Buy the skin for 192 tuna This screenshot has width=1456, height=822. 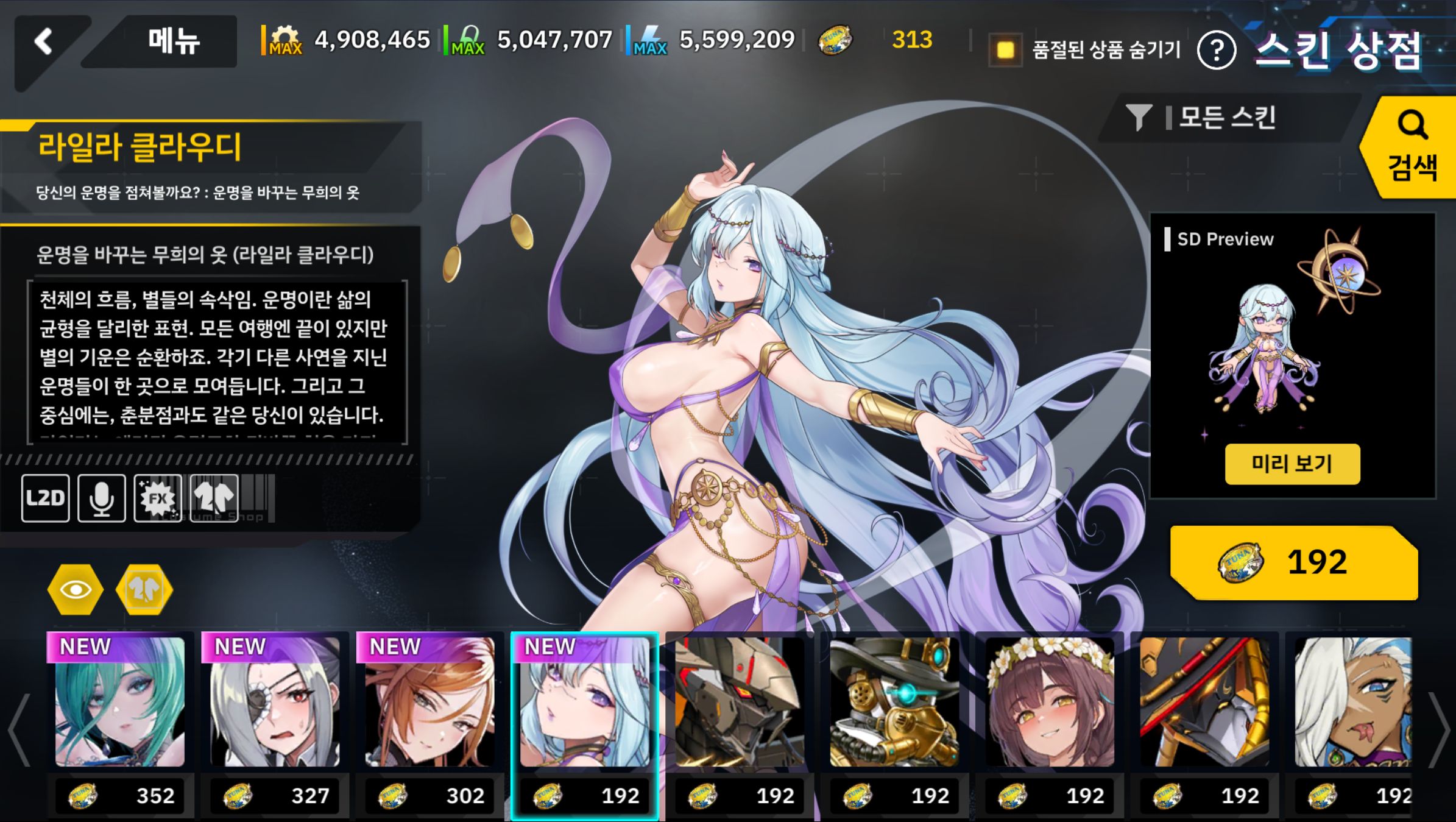(x=1293, y=562)
